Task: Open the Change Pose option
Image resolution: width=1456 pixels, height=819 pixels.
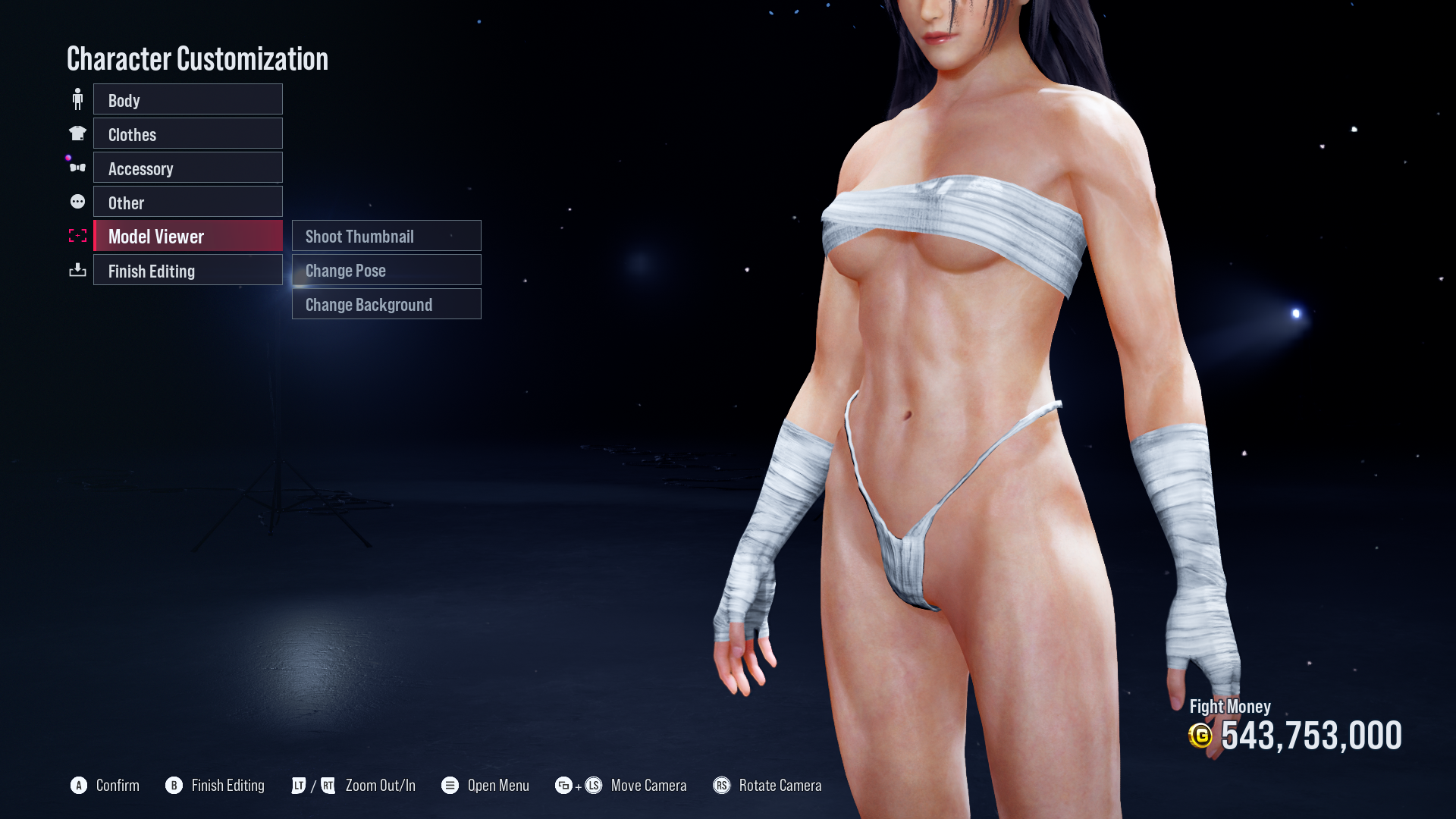Action: coord(386,270)
